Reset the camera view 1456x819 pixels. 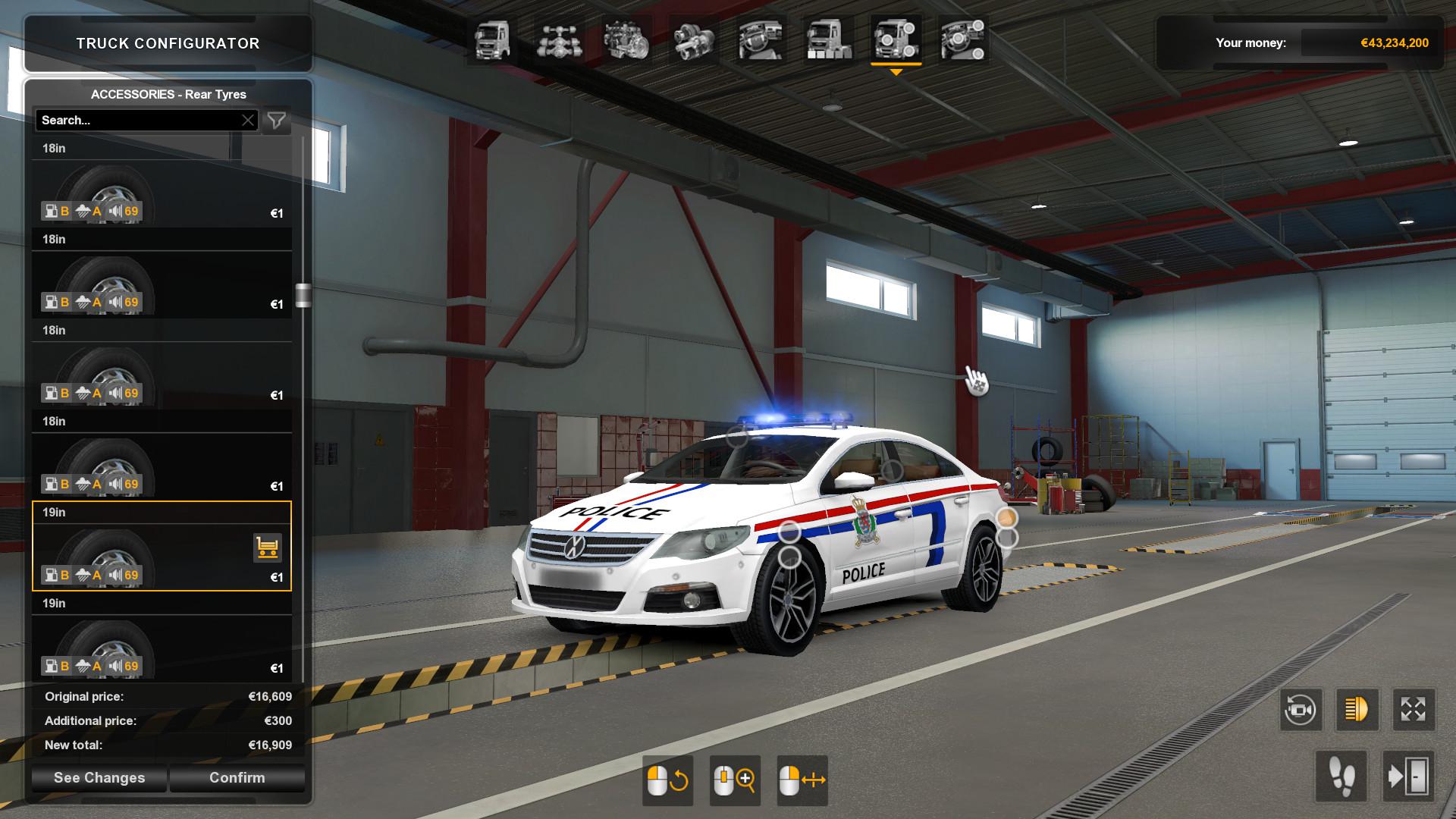coord(1301,710)
